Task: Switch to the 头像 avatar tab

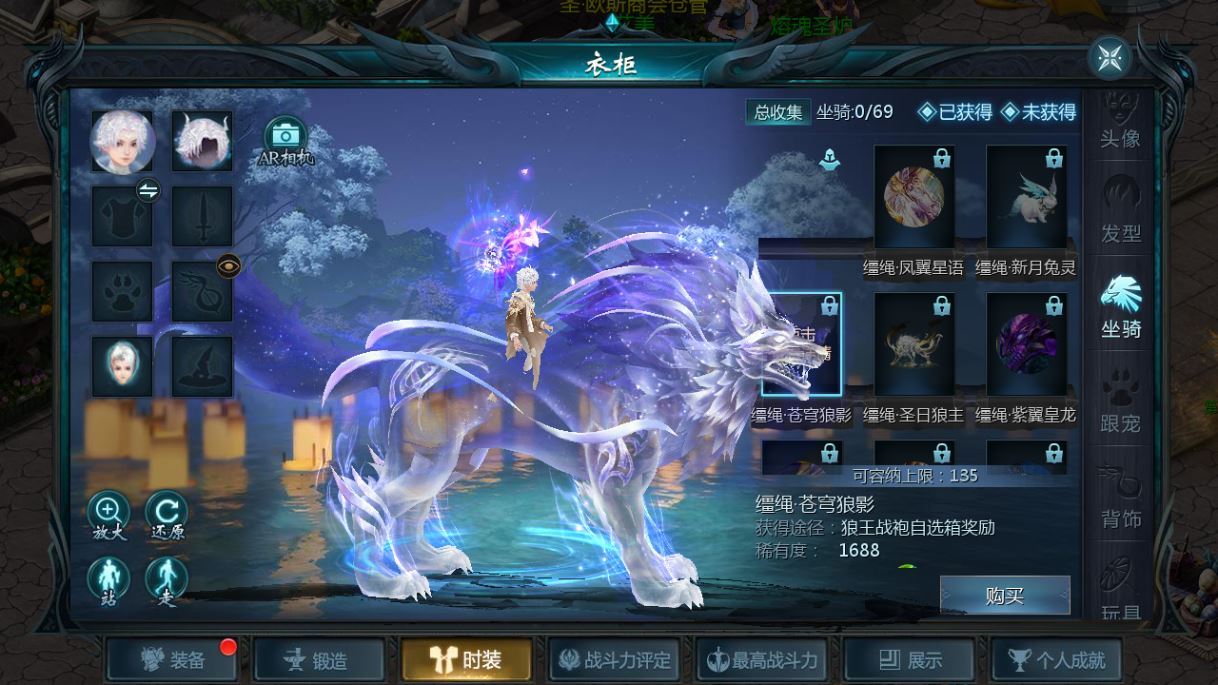Action: tap(1120, 122)
